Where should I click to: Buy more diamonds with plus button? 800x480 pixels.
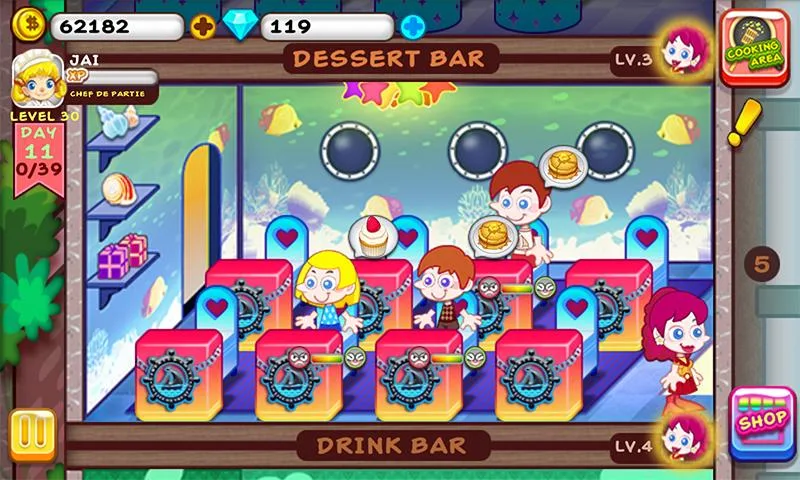pyautogui.click(x=413, y=26)
